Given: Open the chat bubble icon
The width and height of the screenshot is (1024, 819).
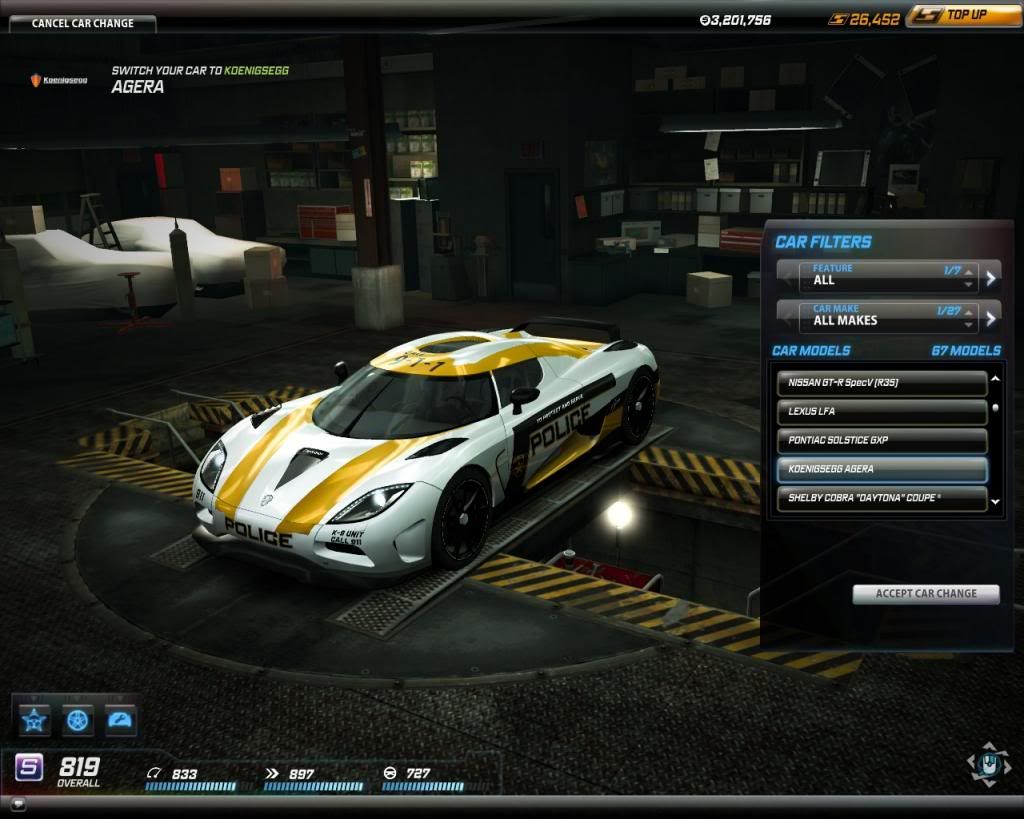Looking at the screenshot, I should (17, 804).
